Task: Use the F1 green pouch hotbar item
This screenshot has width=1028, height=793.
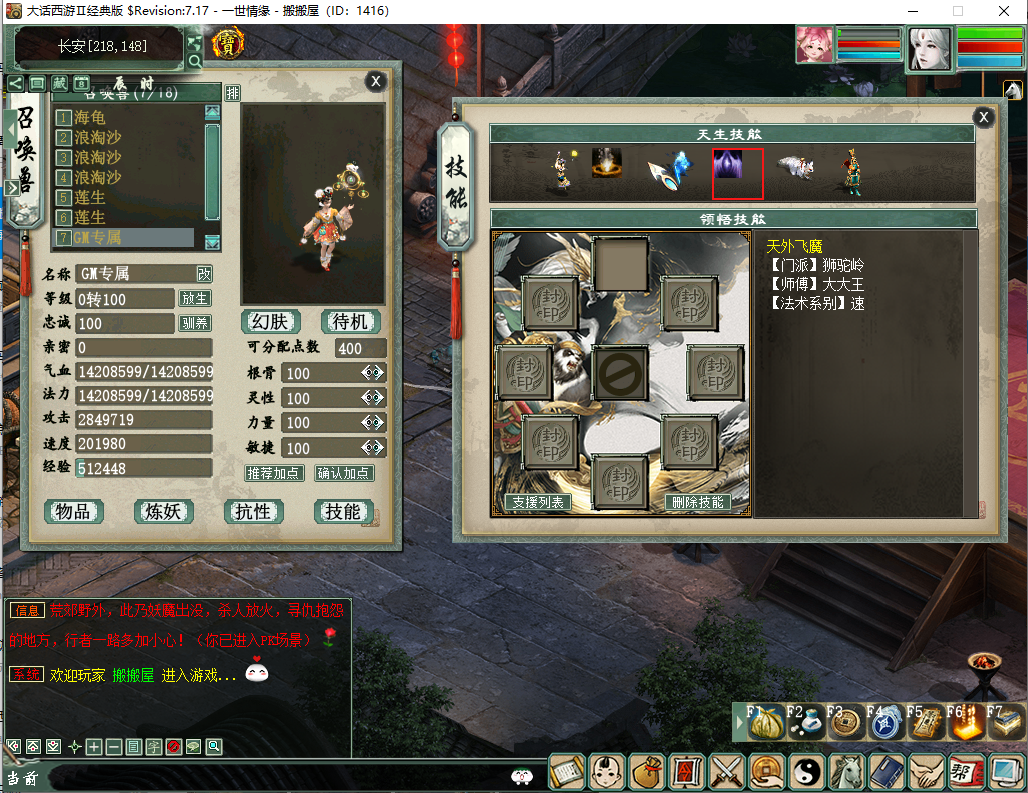Action: point(766,722)
